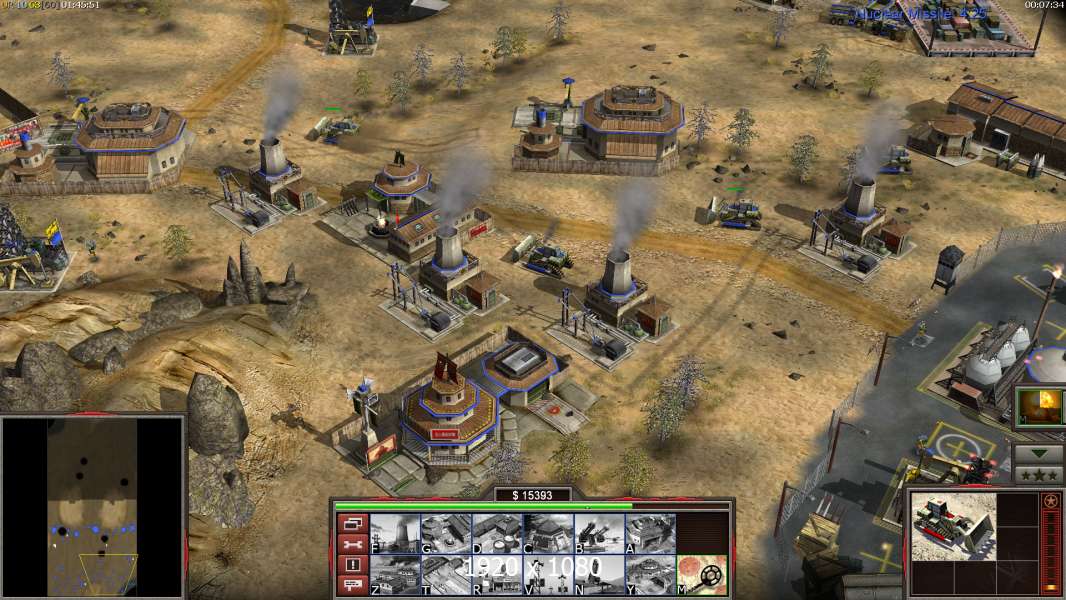The image size is (1066, 600).
Task: Choose the build icon labeled R
Action: (x=497, y=574)
